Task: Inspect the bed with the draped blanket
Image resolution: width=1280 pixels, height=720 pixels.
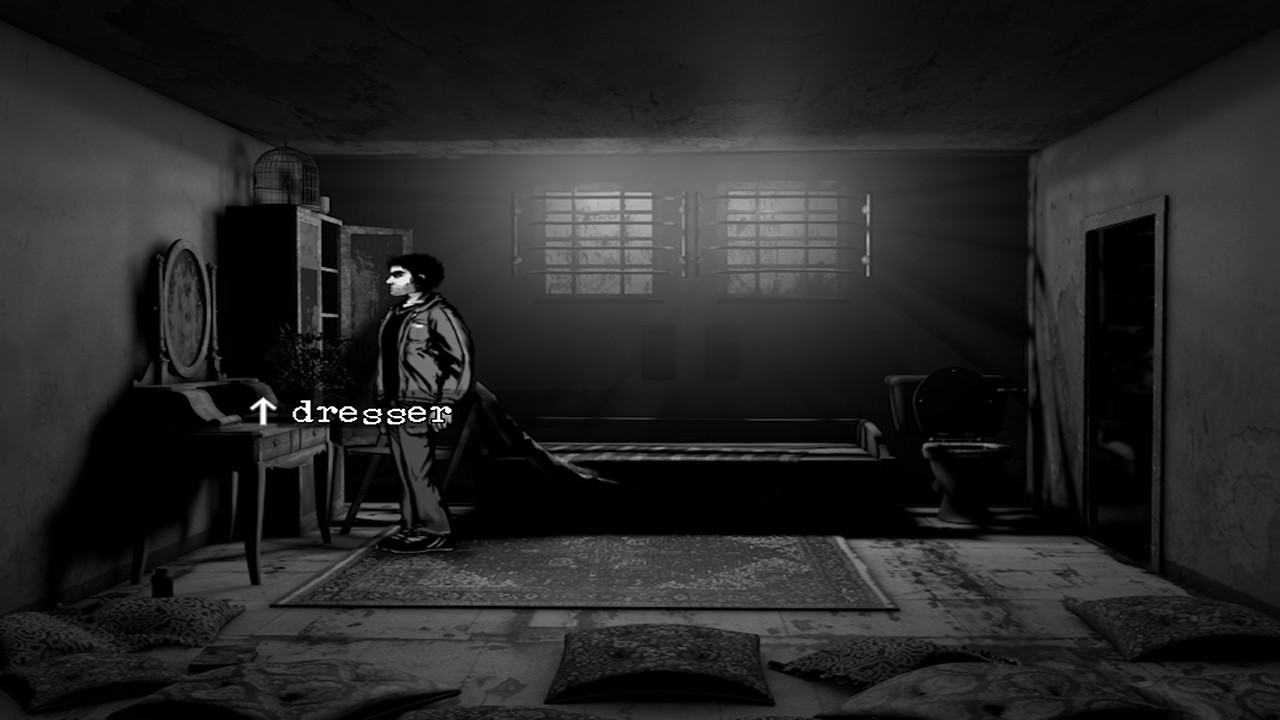Action: pyautogui.click(x=660, y=440)
